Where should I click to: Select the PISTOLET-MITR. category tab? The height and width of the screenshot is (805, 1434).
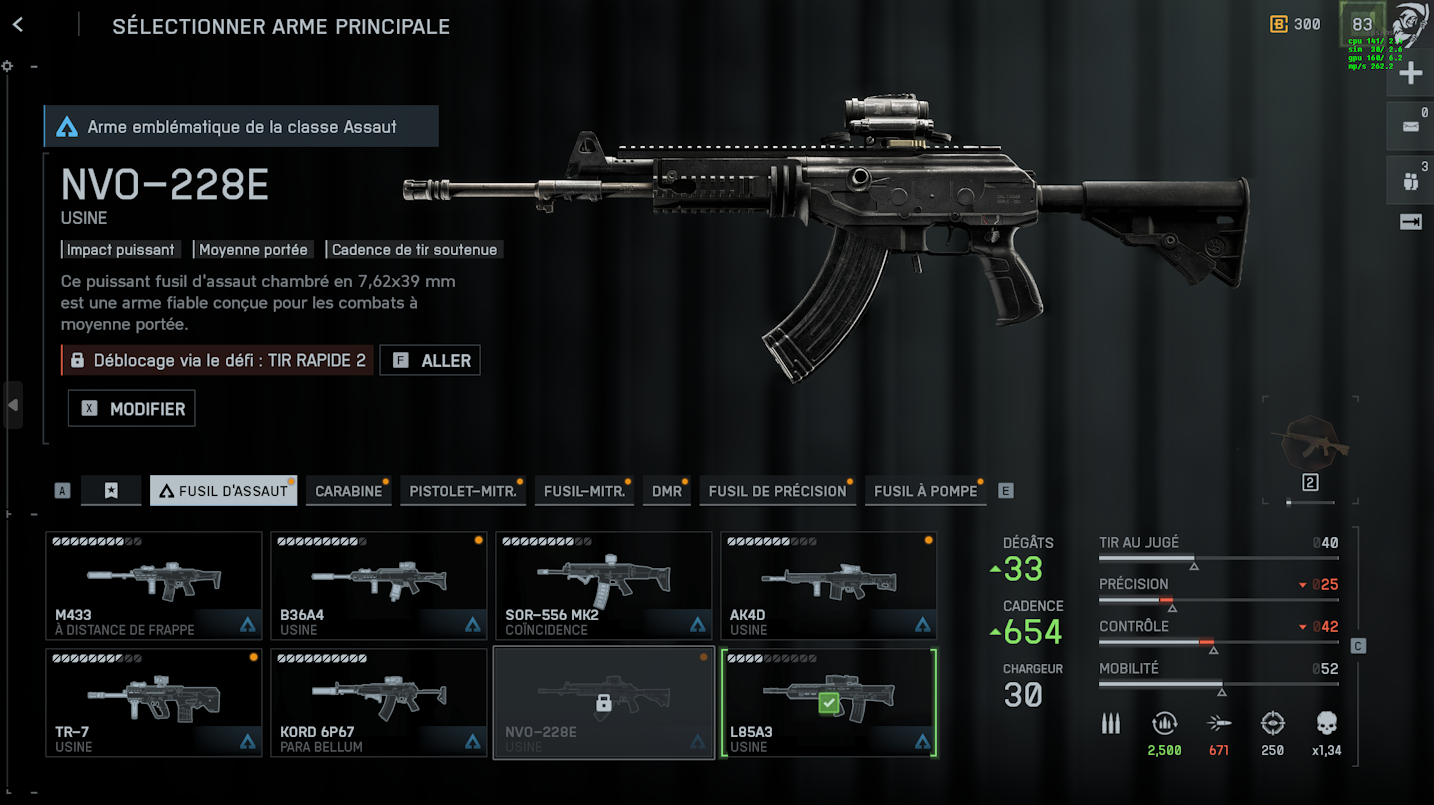(463, 491)
